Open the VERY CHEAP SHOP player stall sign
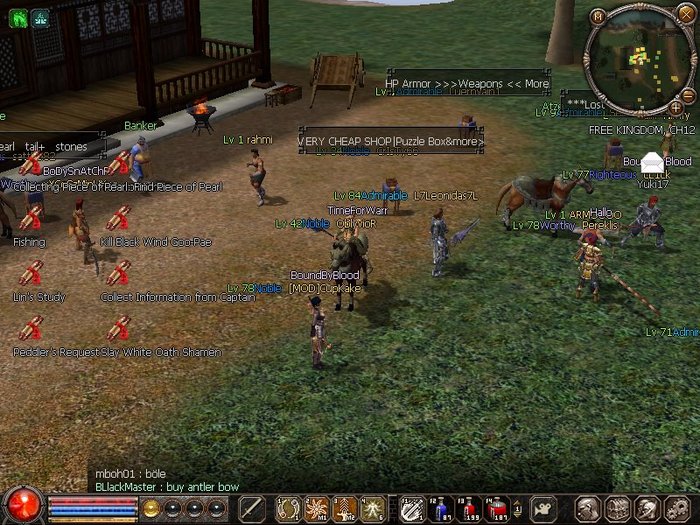Viewport: 700px width, 525px height. coord(390,142)
